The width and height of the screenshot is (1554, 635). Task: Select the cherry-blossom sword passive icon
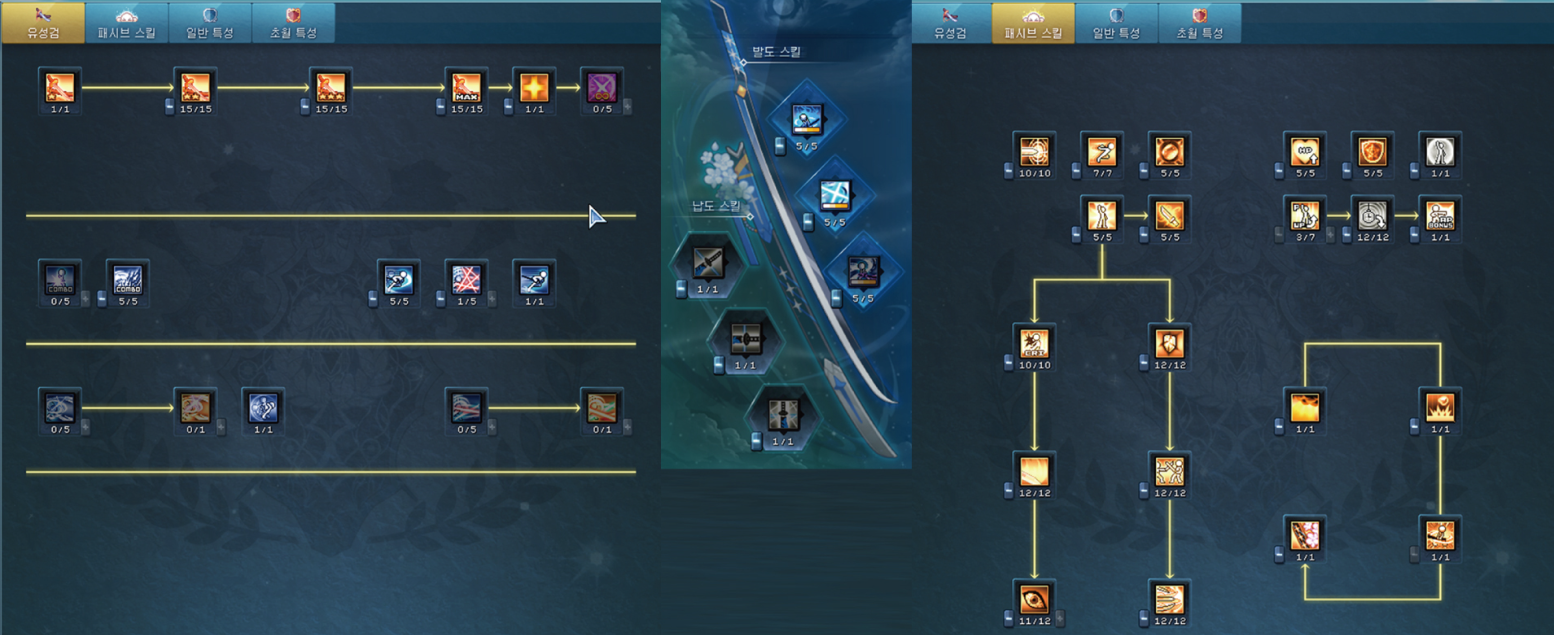pyautogui.click(x=1305, y=535)
